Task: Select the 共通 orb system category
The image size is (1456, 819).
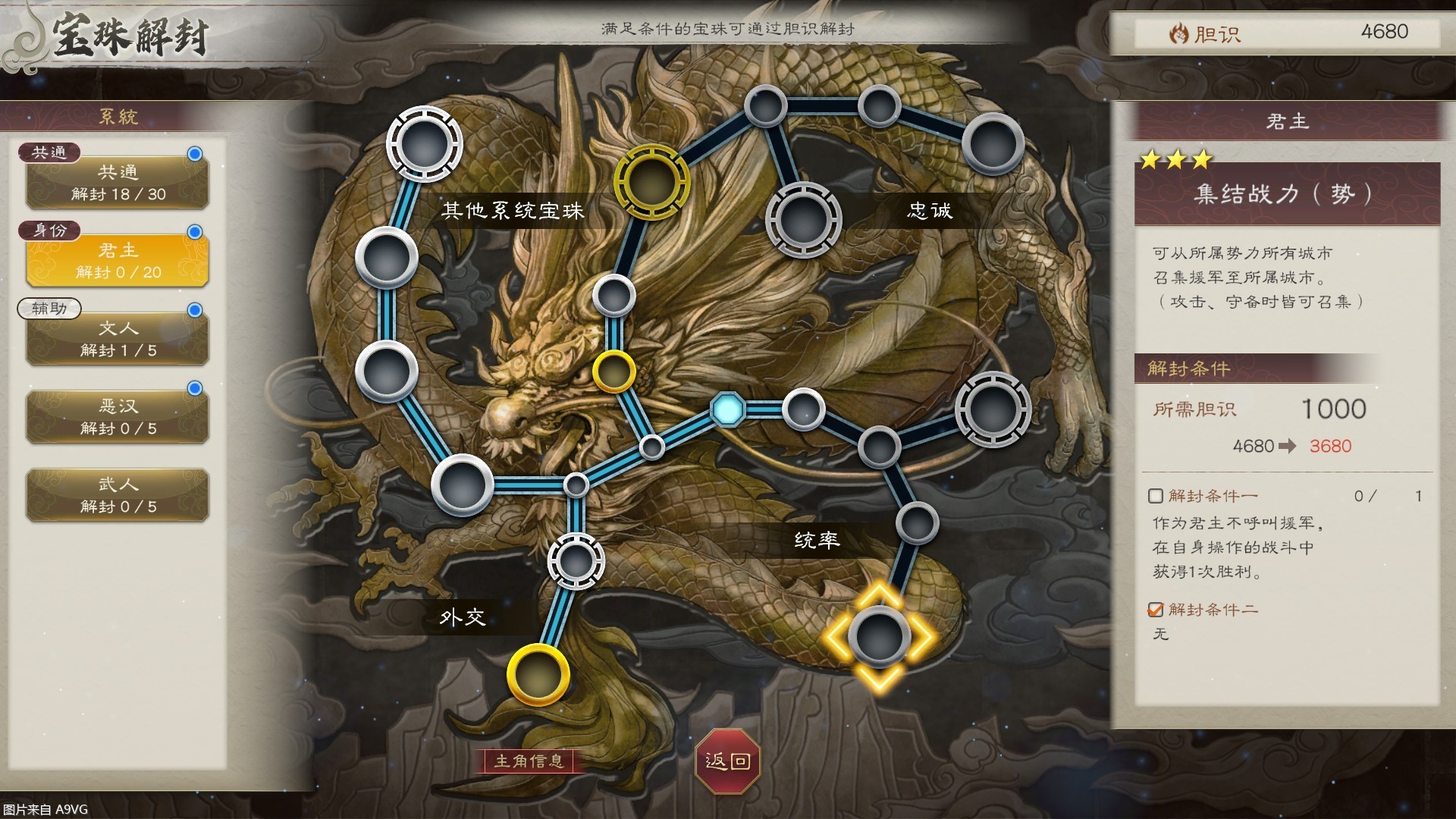Action: point(118,182)
